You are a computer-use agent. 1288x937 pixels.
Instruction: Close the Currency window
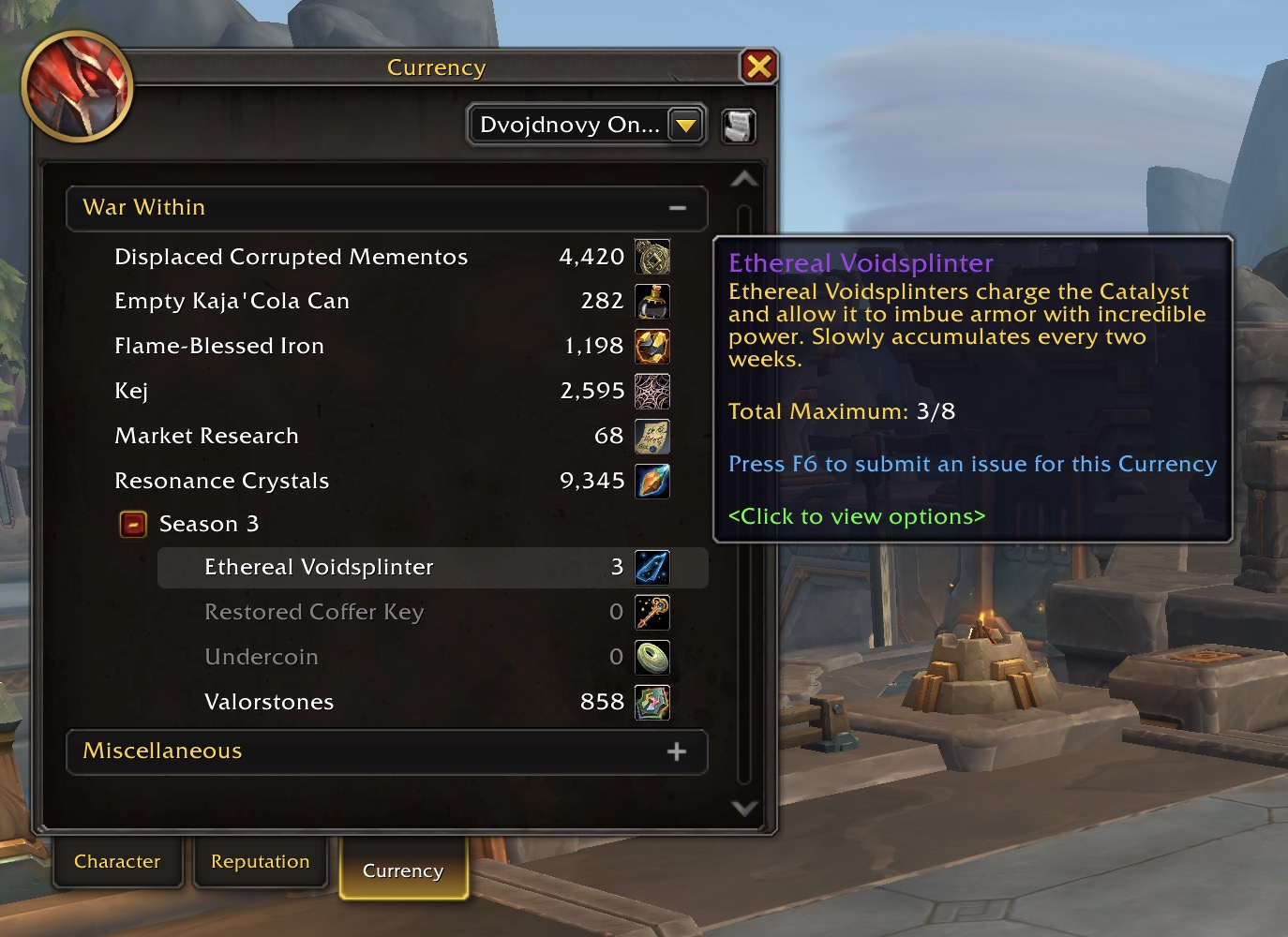758,67
